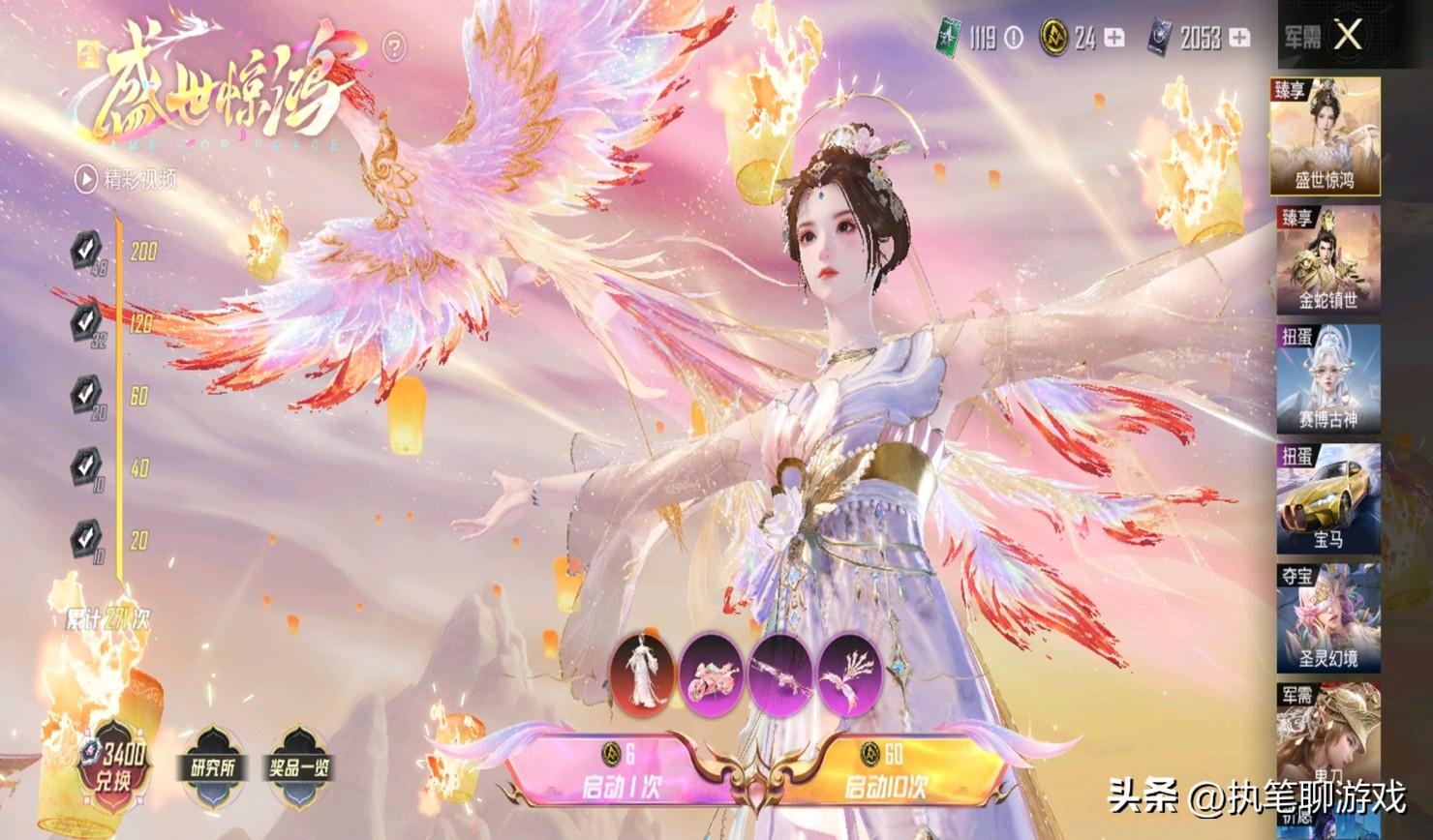Close the event screen with the X
Image resolution: width=1433 pixels, height=840 pixels.
pos(1347,37)
